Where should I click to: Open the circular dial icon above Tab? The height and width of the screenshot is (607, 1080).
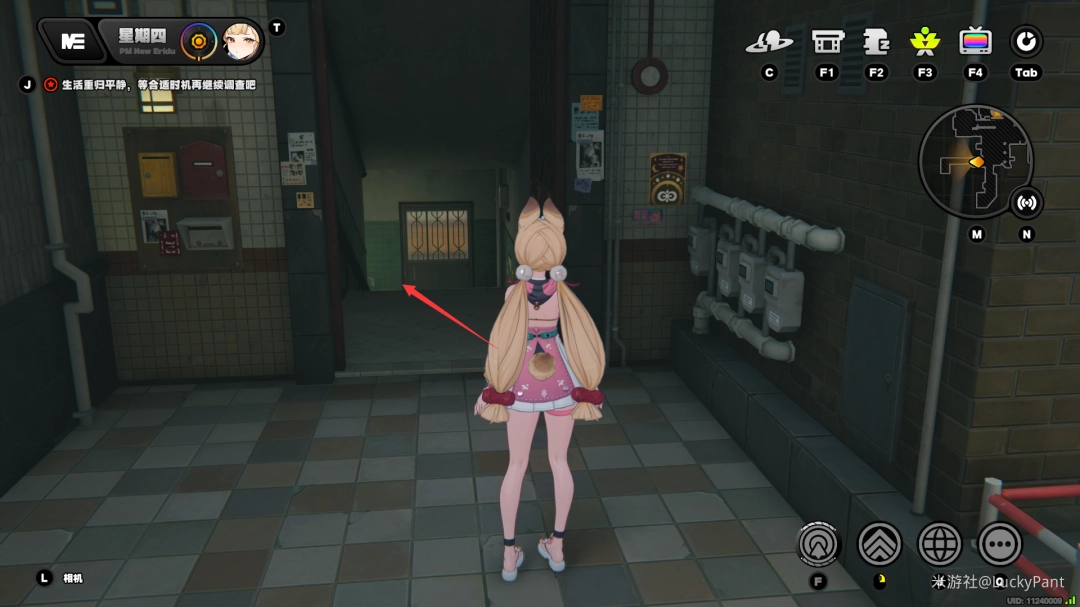click(x=1026, y=42)
